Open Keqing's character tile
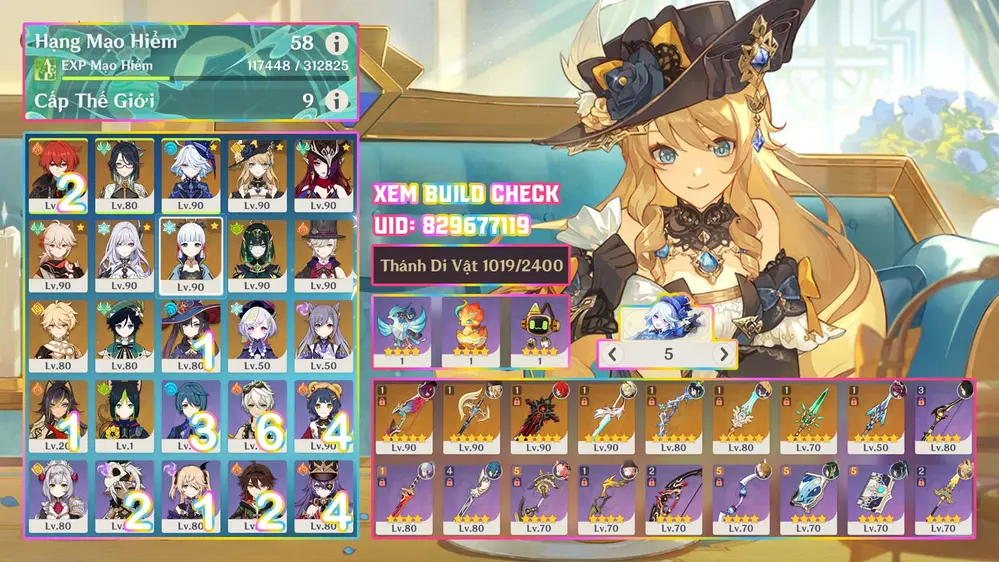 323,335
